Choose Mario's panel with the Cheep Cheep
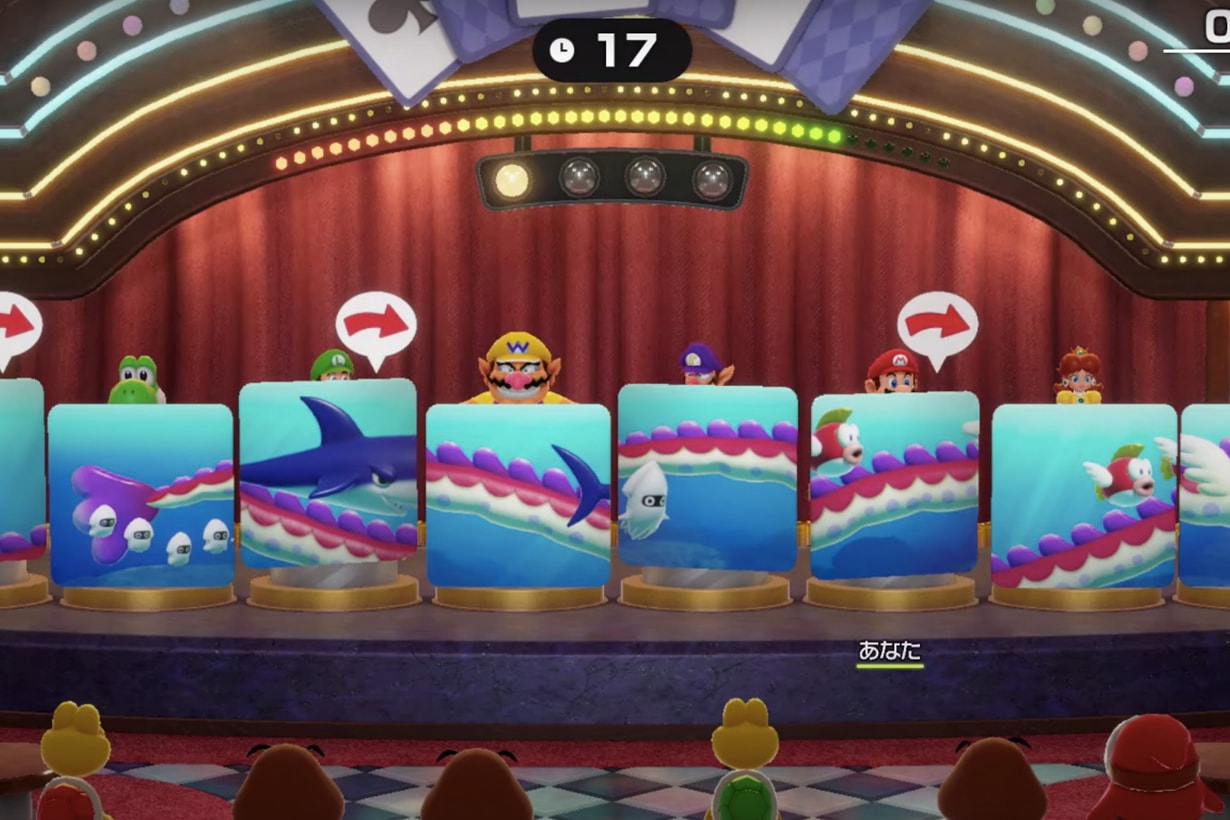This screenshot has width=1230, height=820. click(x=894, y=485)
